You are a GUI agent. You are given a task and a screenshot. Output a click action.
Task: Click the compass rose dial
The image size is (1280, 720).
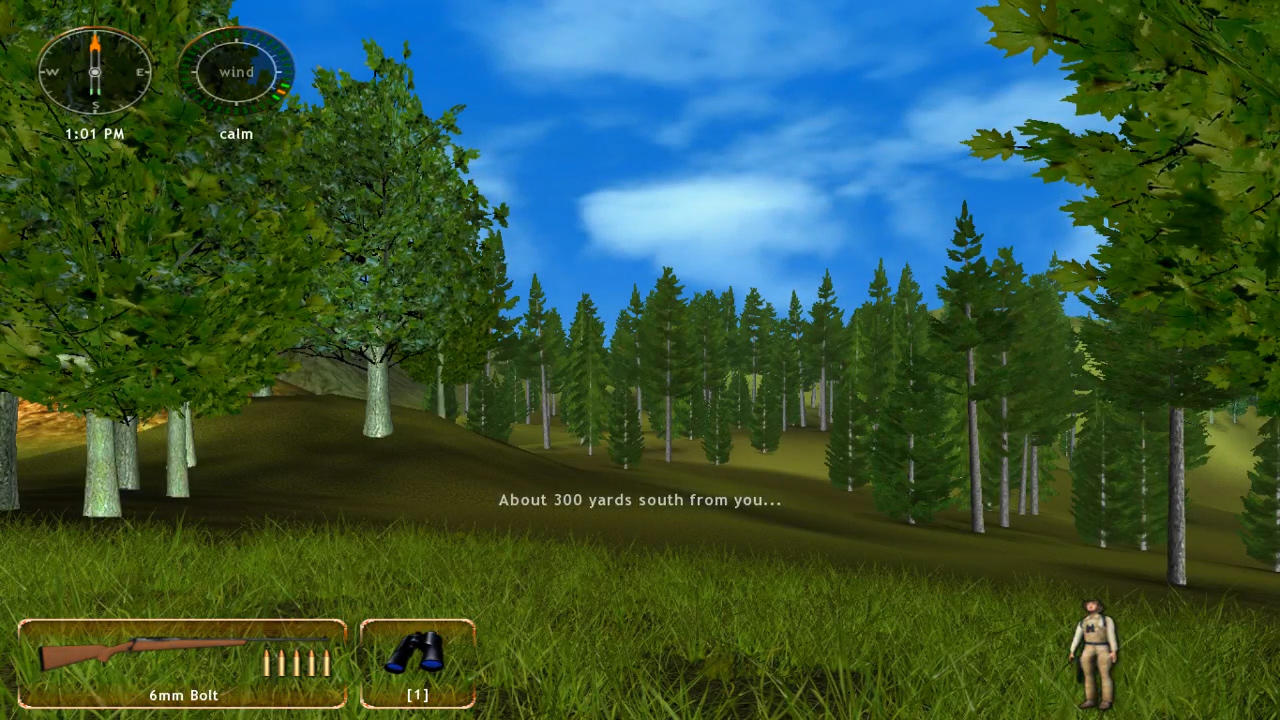[x=94, y=71]
